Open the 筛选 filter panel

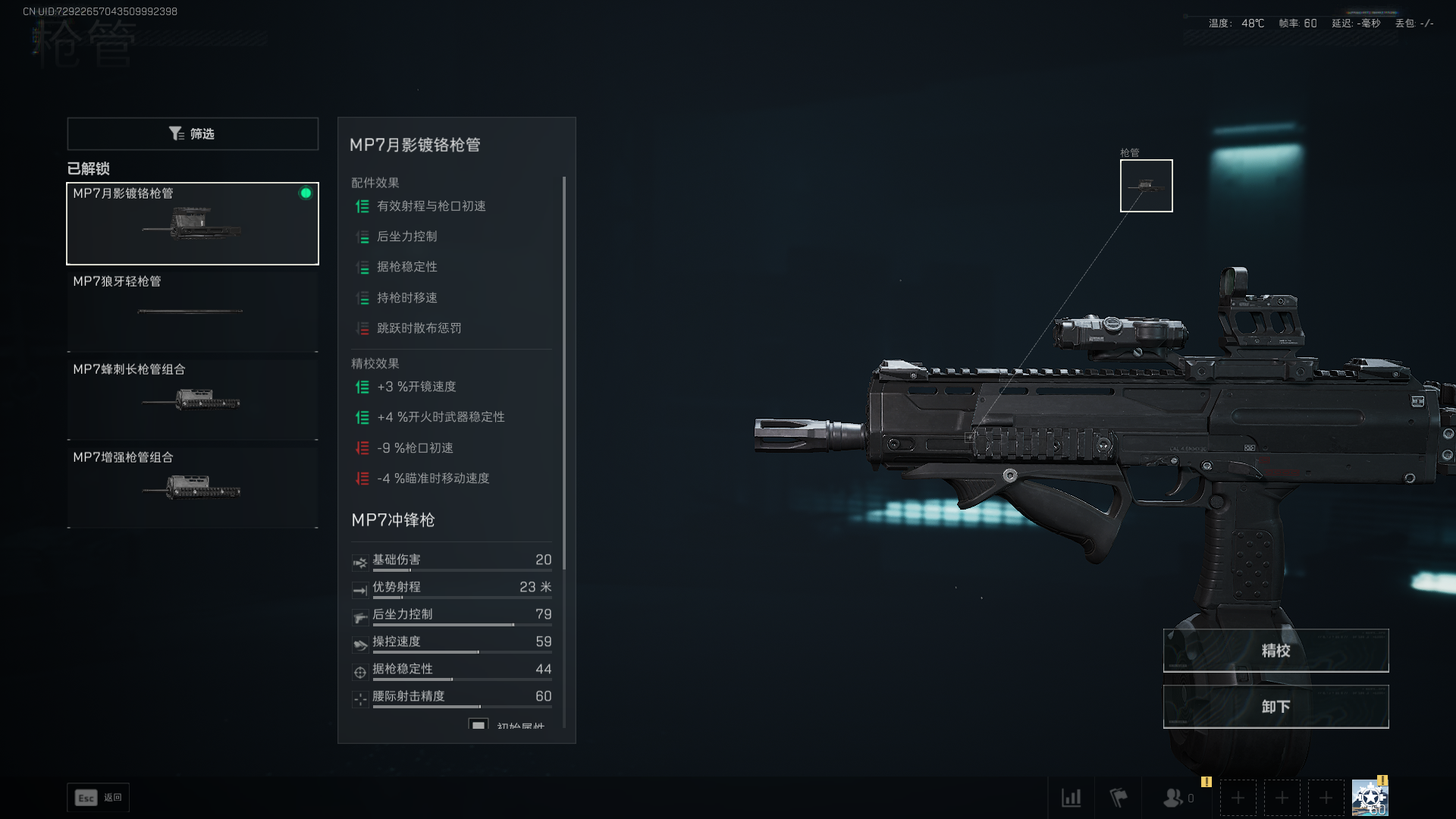[192, 133]
